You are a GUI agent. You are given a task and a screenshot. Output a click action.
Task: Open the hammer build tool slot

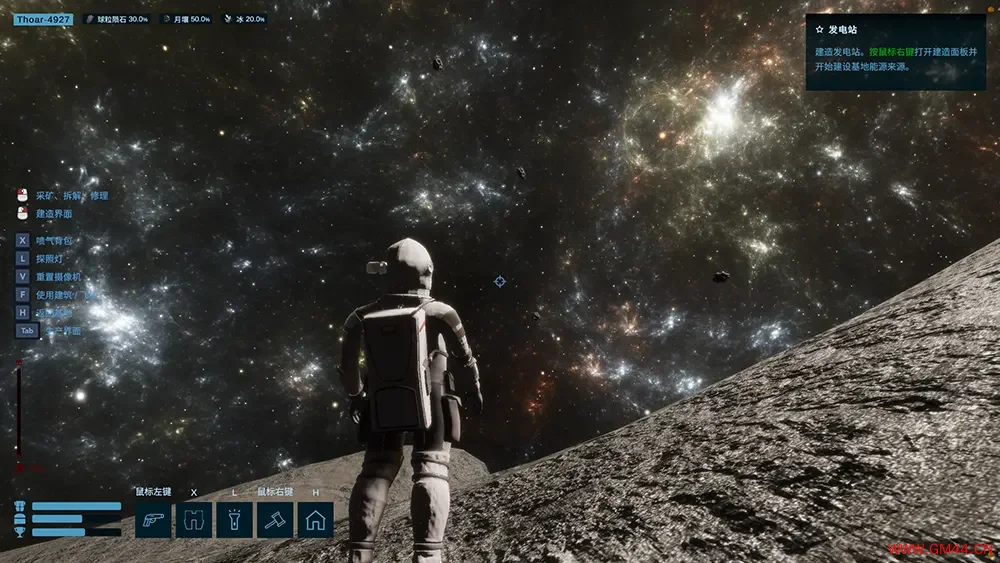275,520
